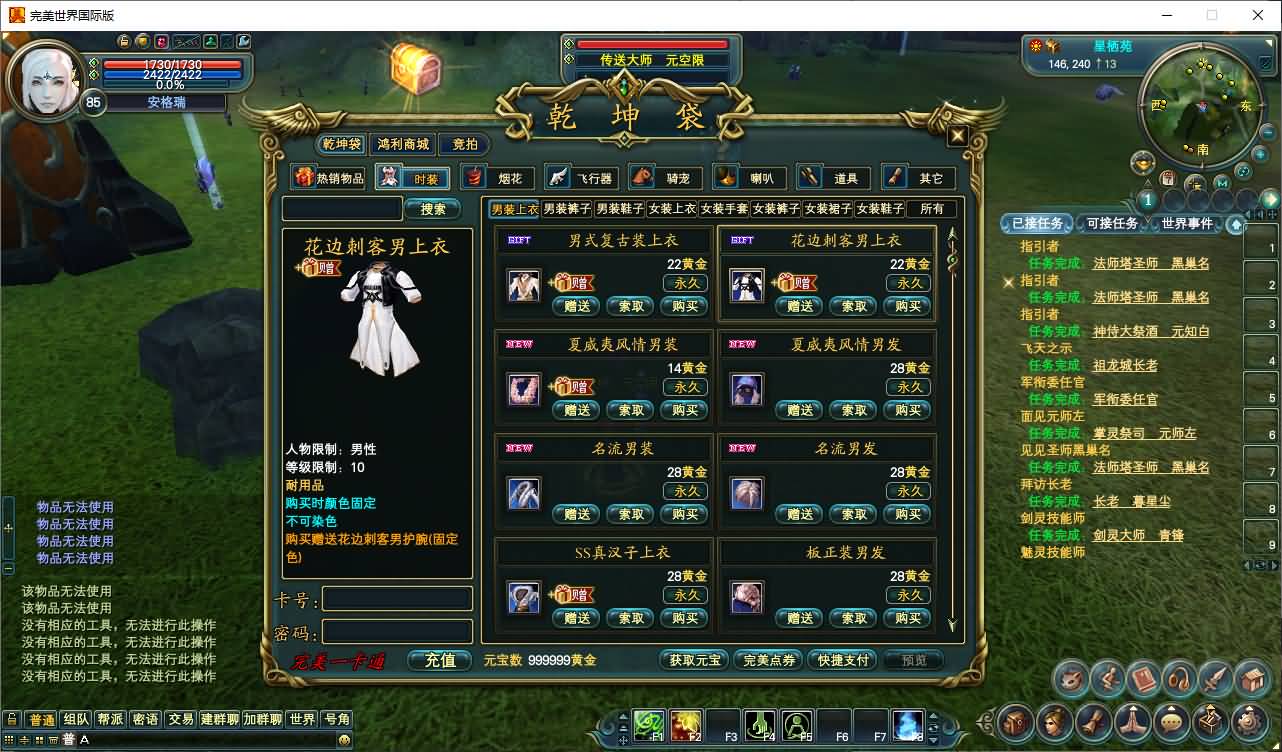The height and width of the screenshot is (752, 1282).
Task: Open the world map via the M icon
Action: coord(1221,183)
